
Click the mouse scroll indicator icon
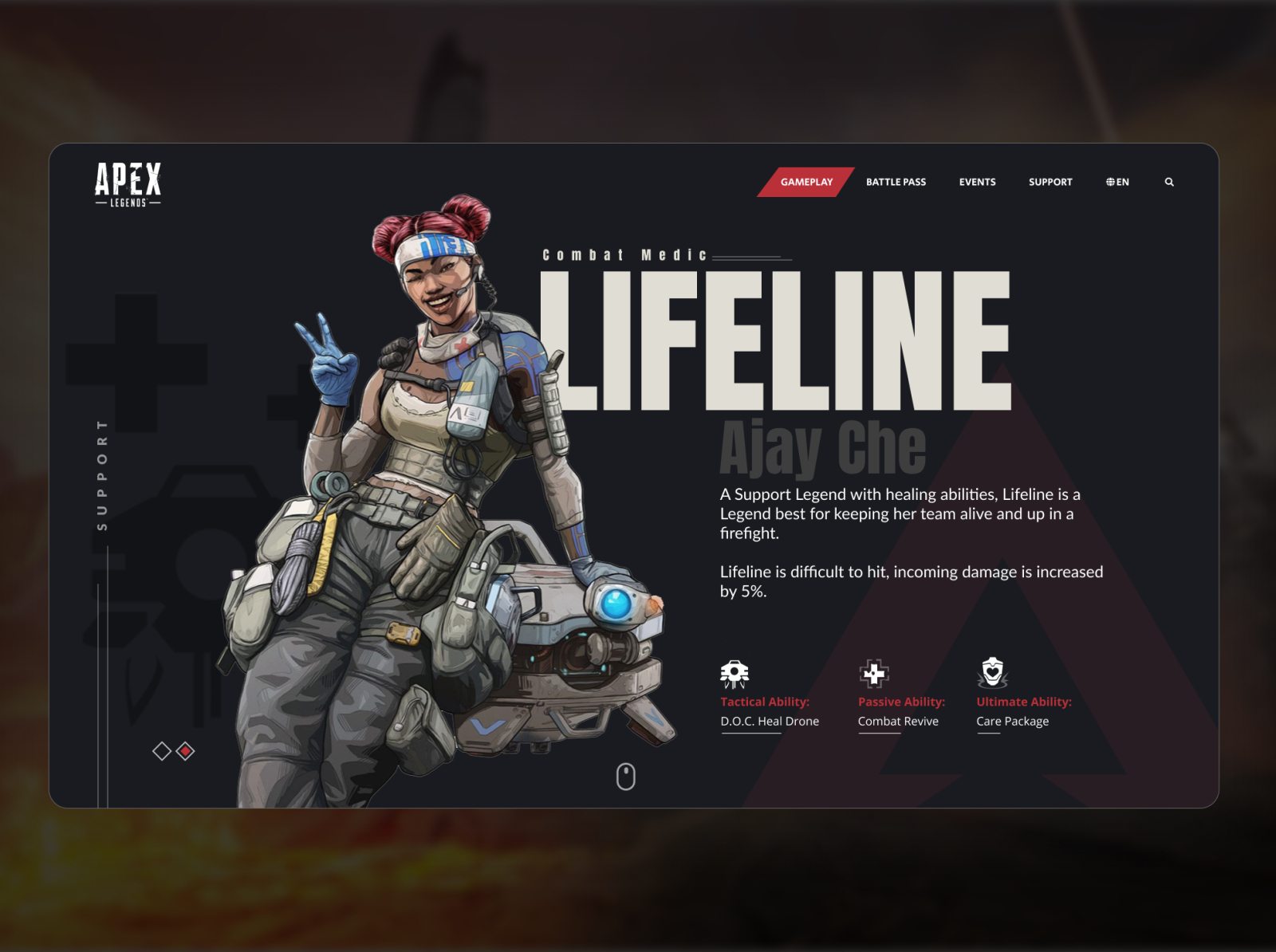625,775
